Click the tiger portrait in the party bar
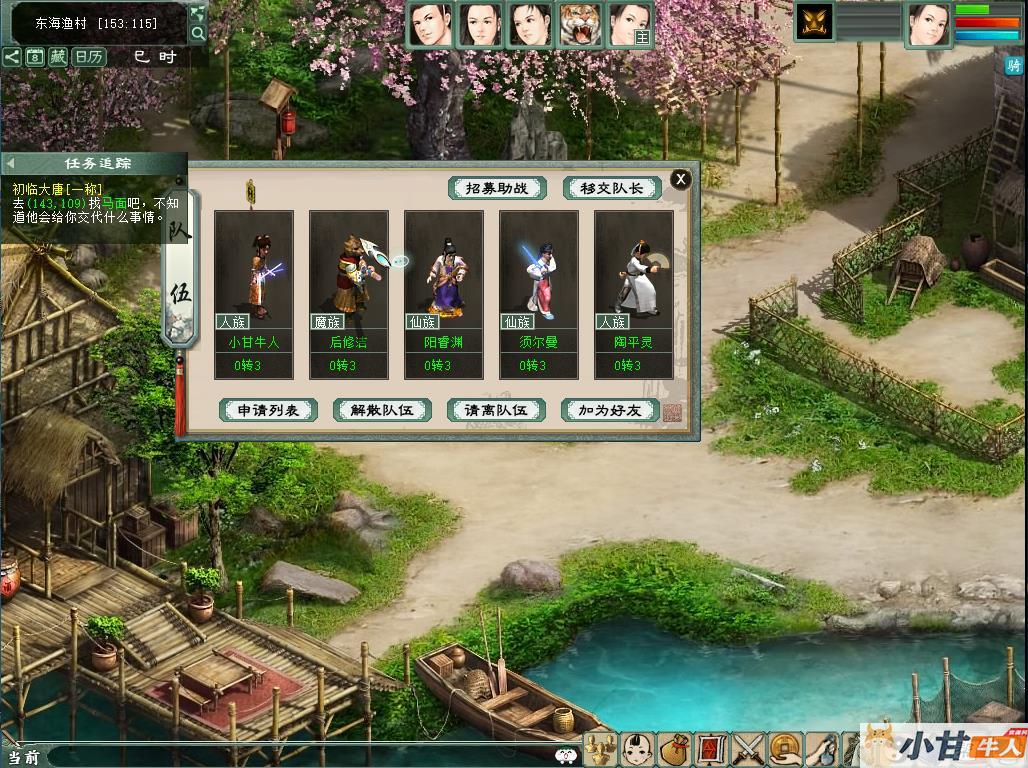This screenshot has height=768, width=1028. pos(580,25)
